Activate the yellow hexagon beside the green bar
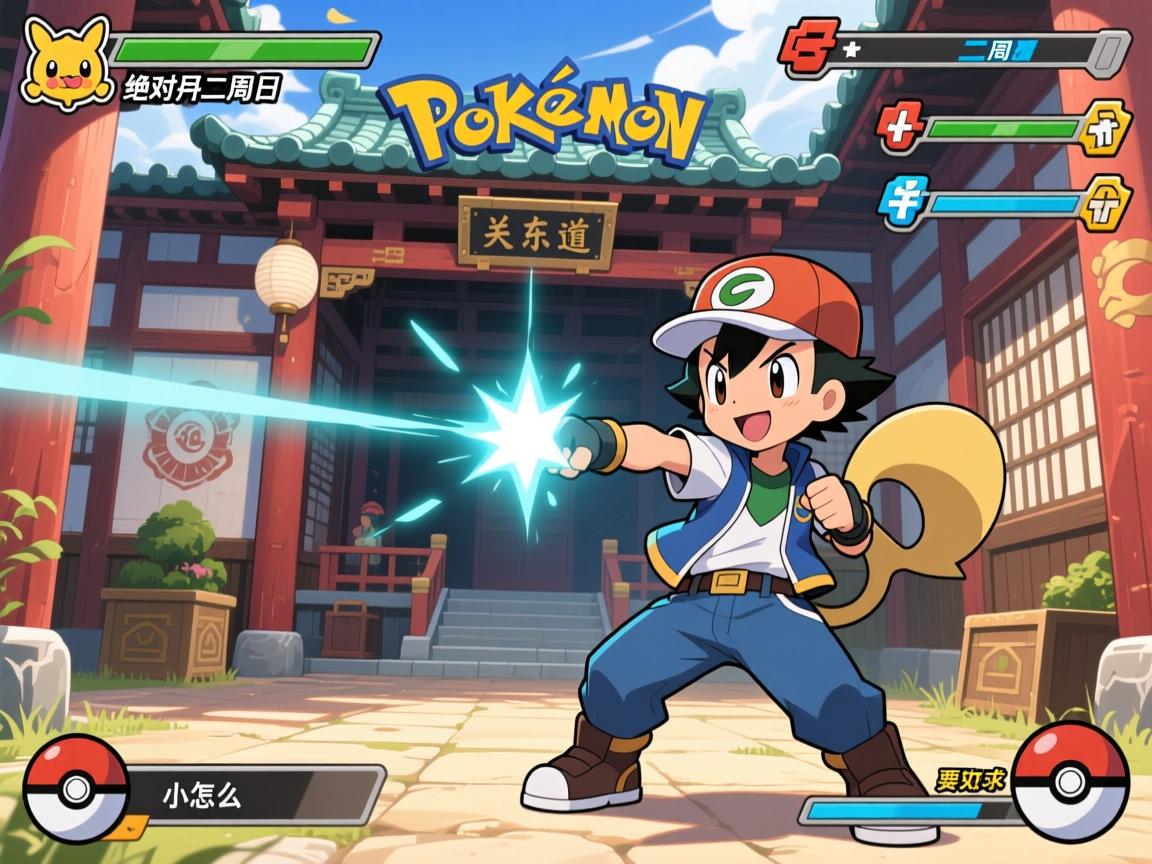Image resolution: width=1152 pixels, height=864 pixels. (1103, 128)
